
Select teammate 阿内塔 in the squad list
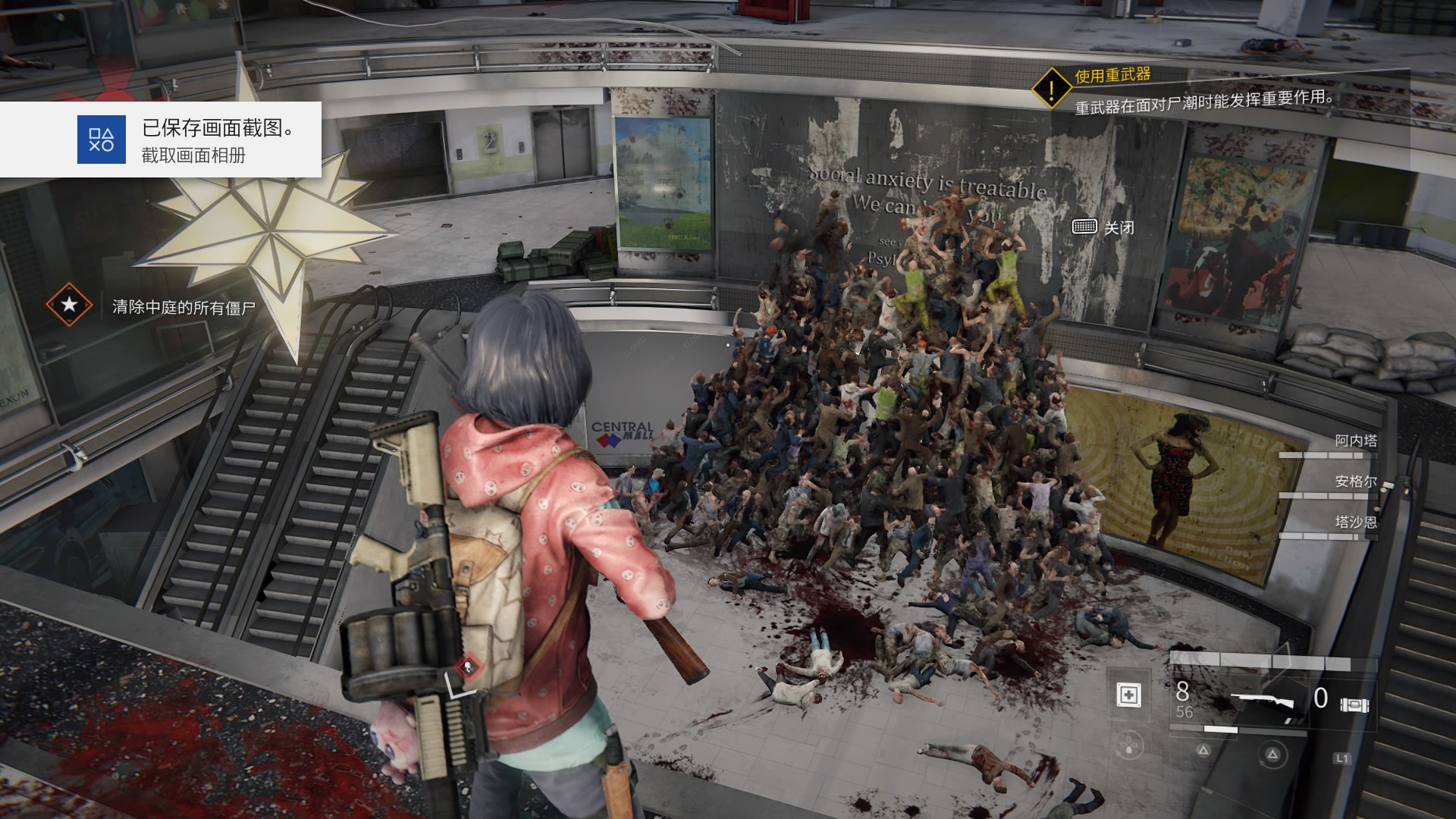pos(1355,441)
